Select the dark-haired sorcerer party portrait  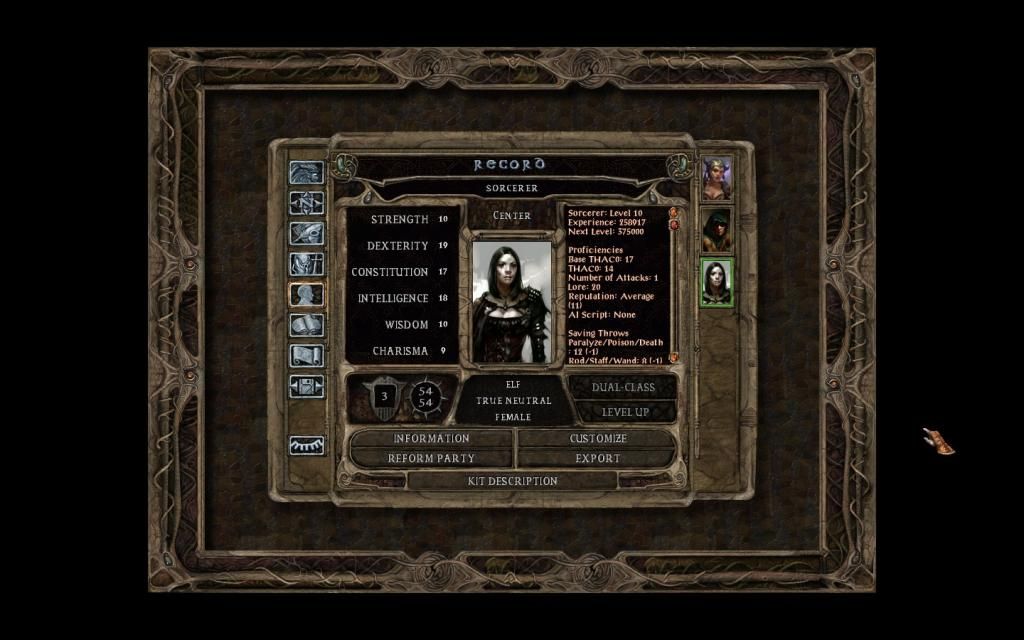click(x=717, y=282)
